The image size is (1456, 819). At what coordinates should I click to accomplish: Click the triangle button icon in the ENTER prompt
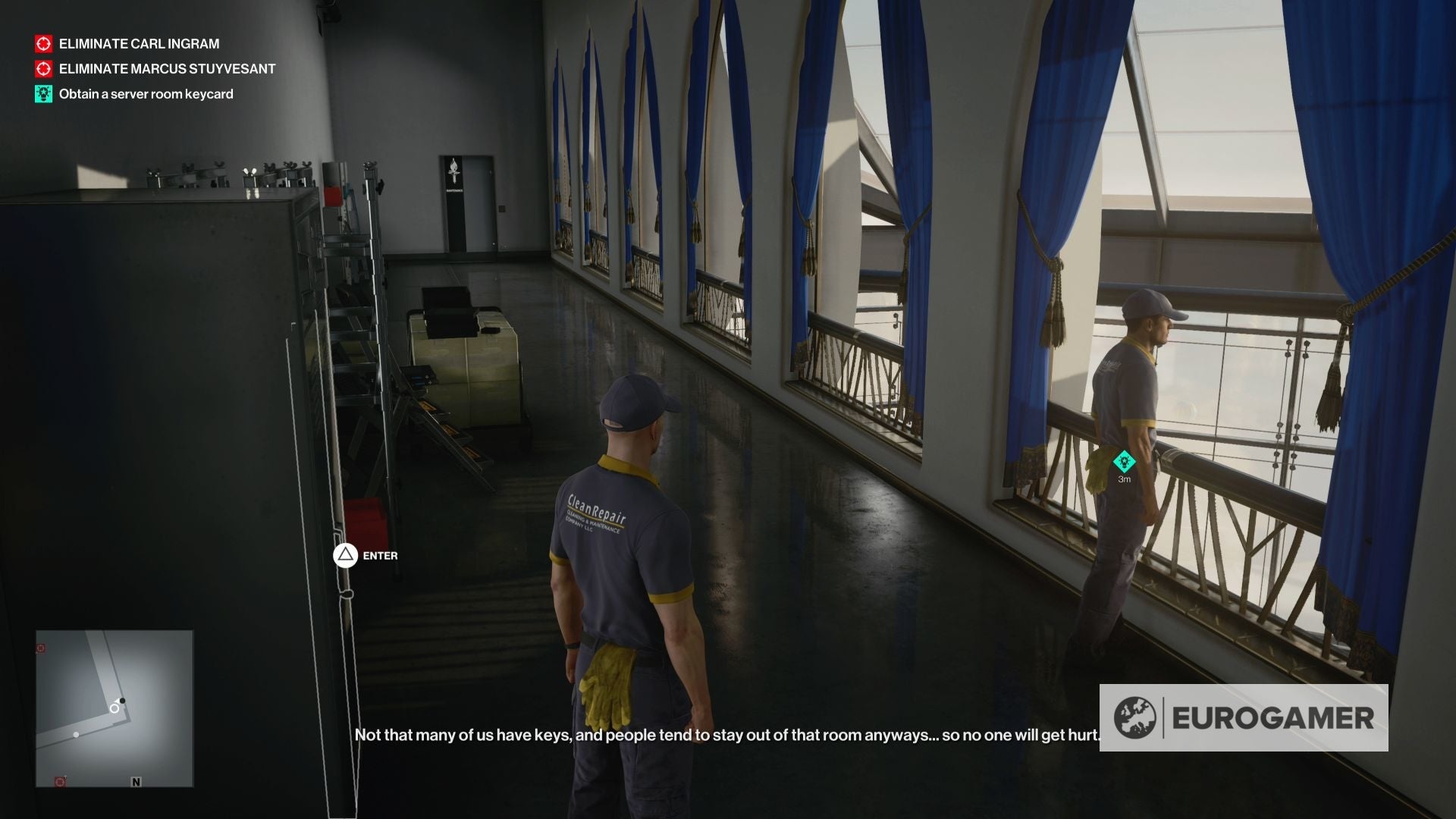coord(347,556)
